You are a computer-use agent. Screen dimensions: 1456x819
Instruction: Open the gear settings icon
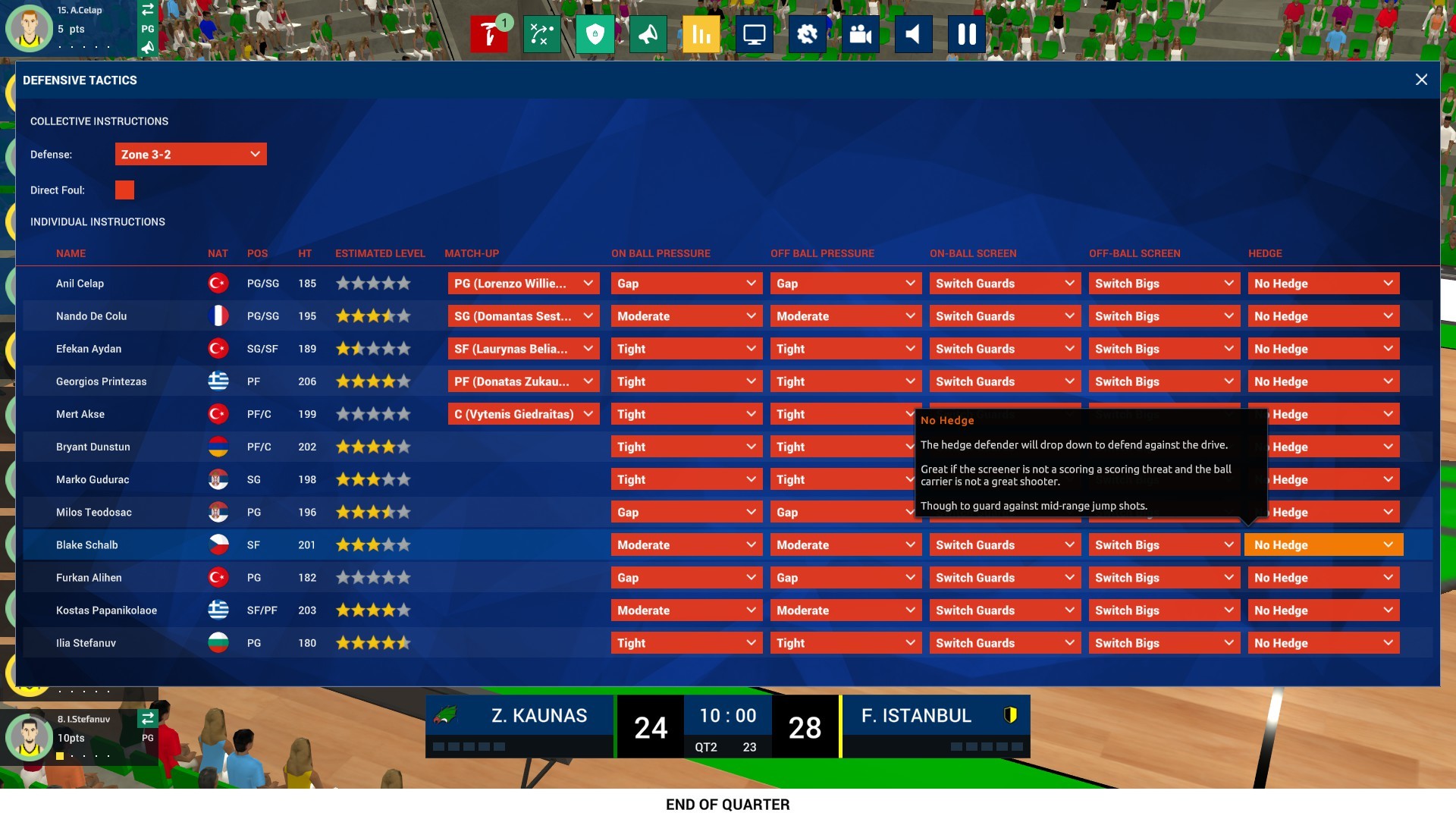807,33
